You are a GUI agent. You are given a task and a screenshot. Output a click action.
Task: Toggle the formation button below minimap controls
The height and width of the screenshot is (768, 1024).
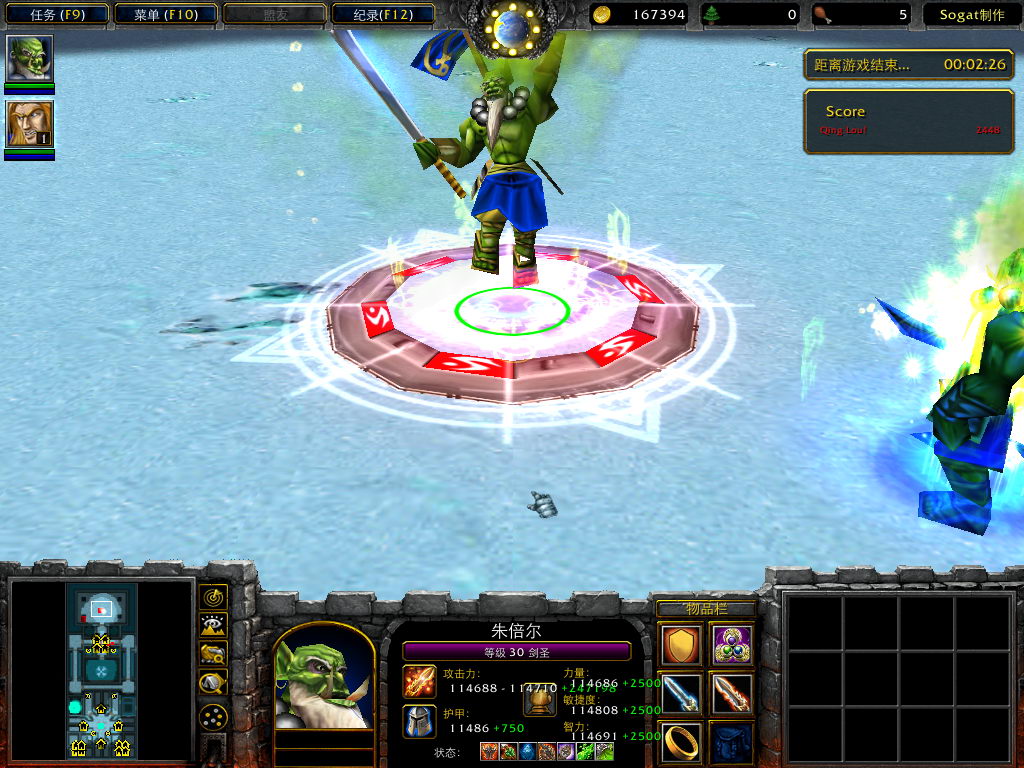[213, 717]
